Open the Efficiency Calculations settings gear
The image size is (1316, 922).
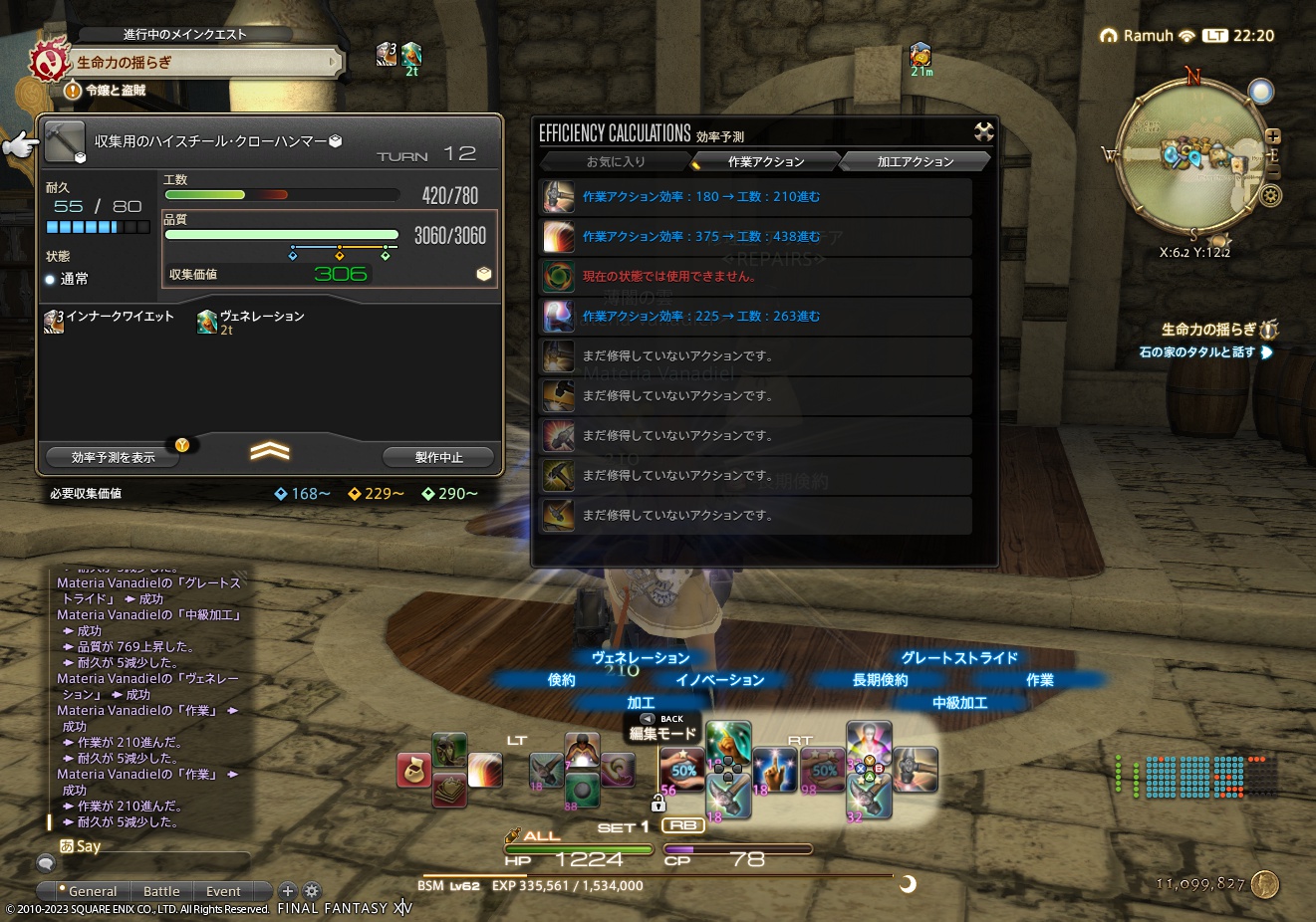(983, 131)
